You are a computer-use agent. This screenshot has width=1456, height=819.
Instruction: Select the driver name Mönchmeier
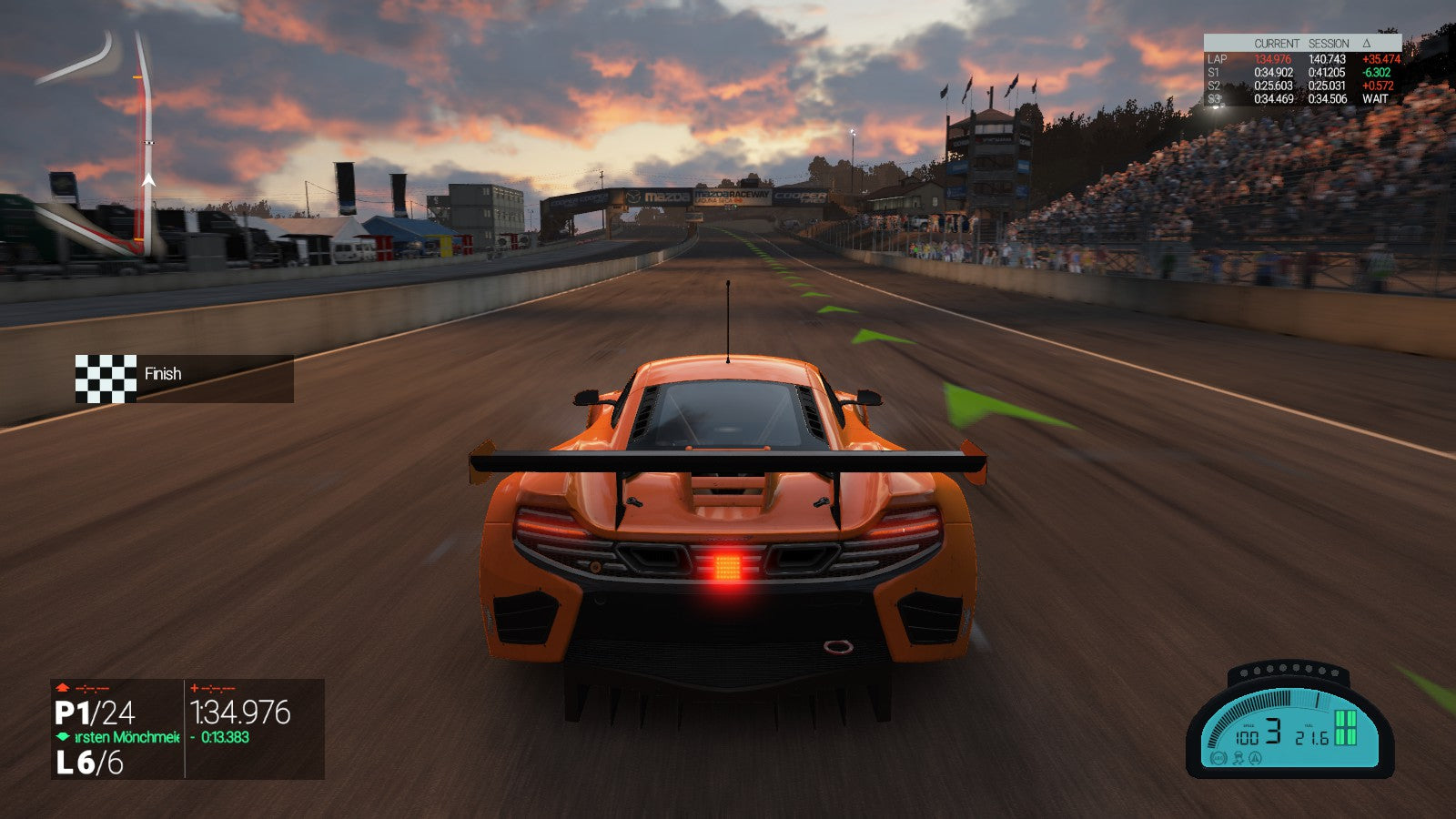(x=127, y=737)
